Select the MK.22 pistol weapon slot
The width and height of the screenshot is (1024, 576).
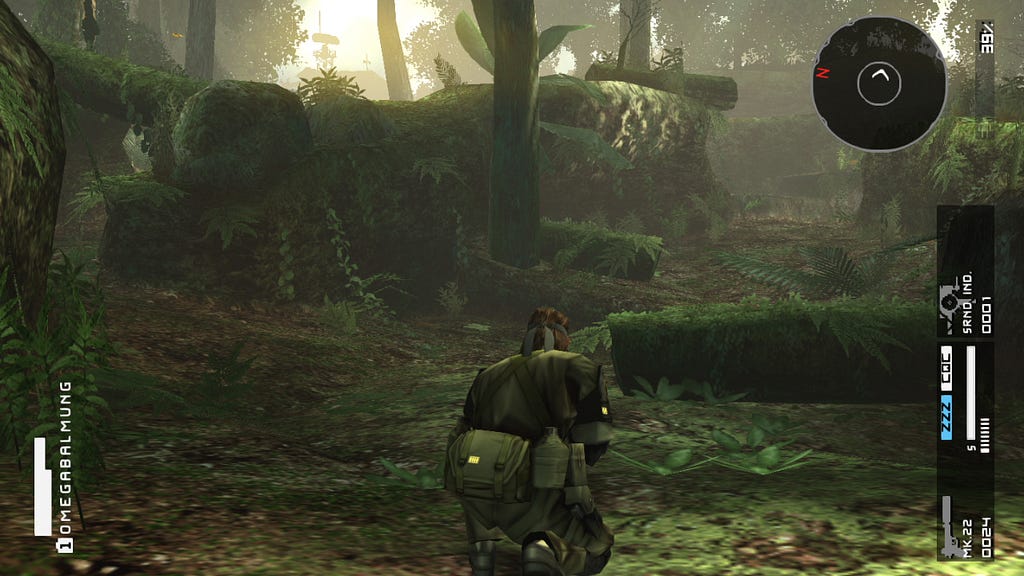[964, 526]
